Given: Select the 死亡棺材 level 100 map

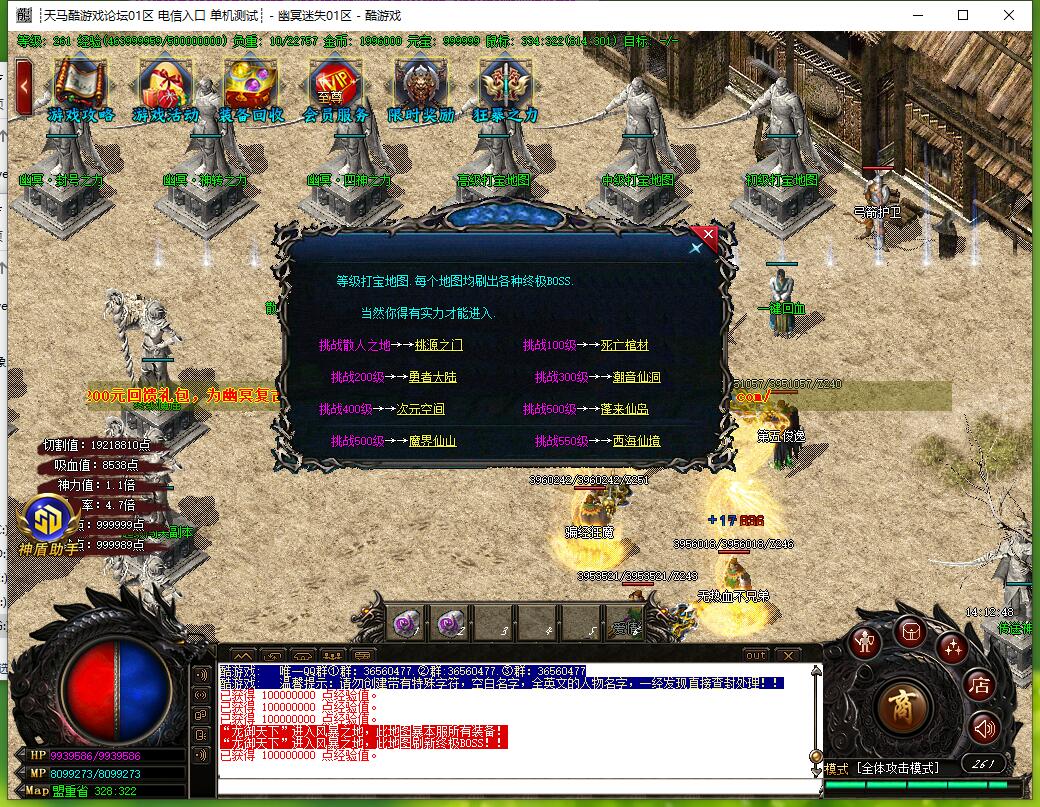Looking at the screenshot, I should 624,345.
